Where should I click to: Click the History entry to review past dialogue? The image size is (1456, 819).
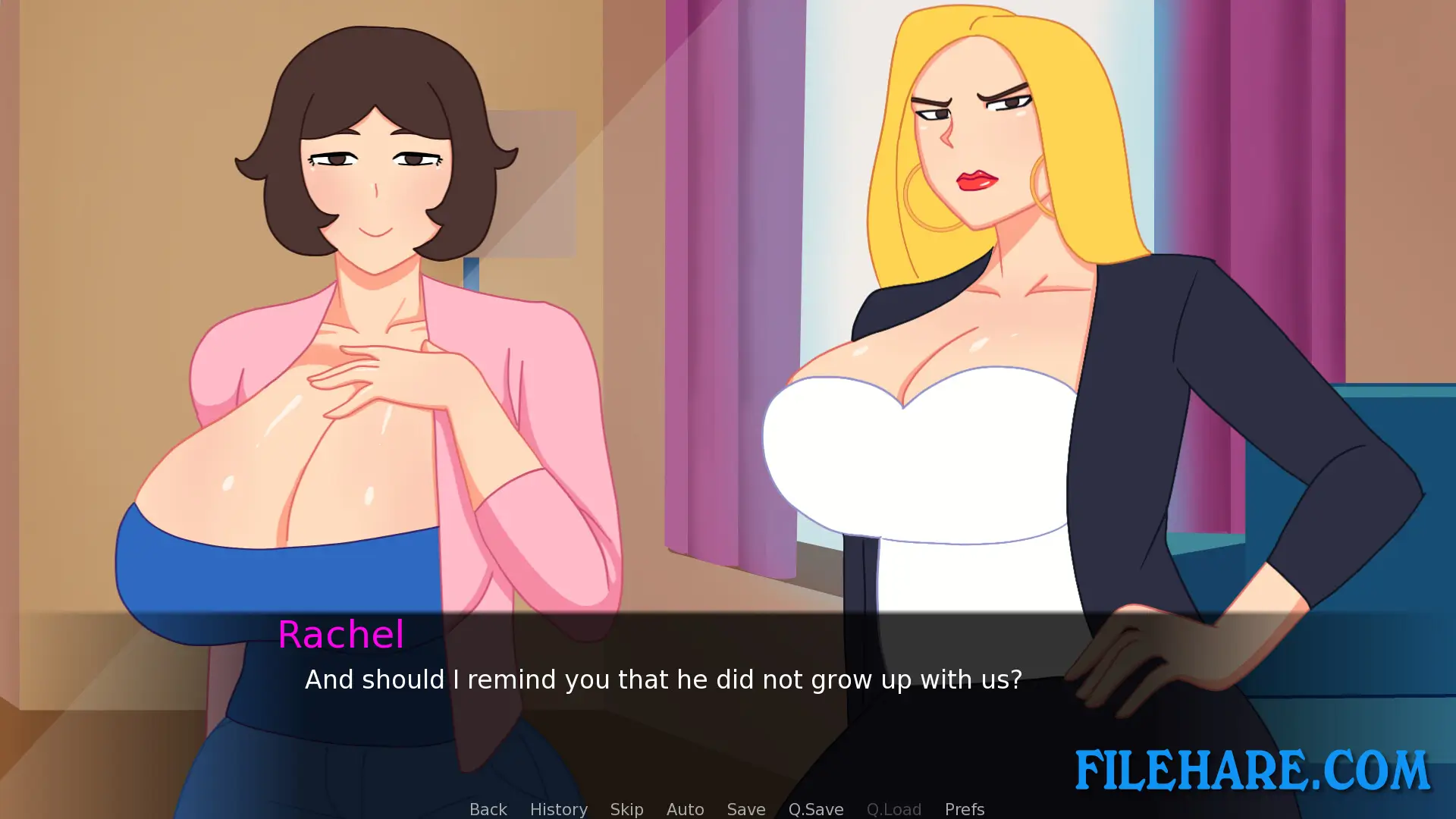point(558,808)
